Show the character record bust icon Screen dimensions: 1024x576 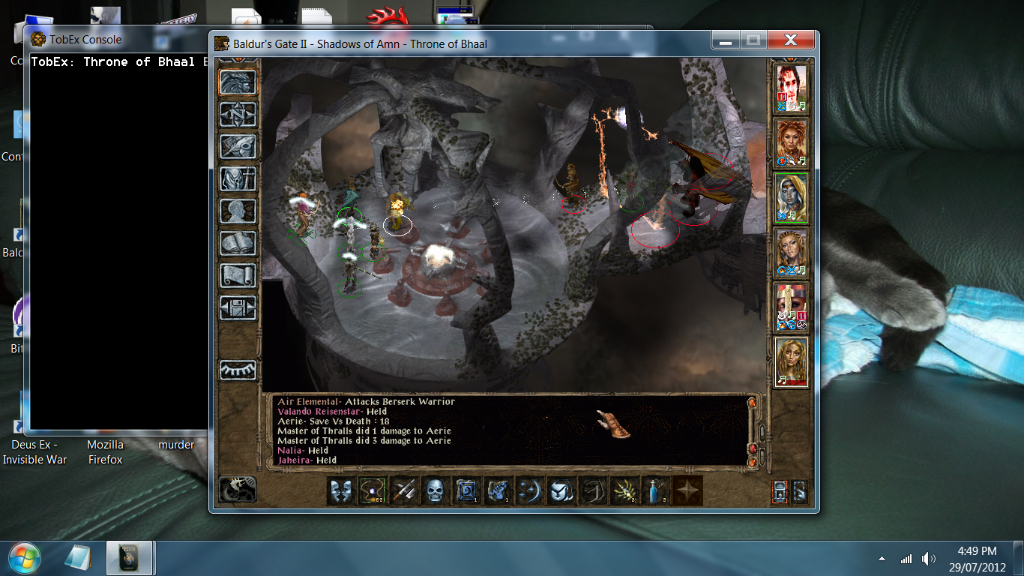(237, 211)
